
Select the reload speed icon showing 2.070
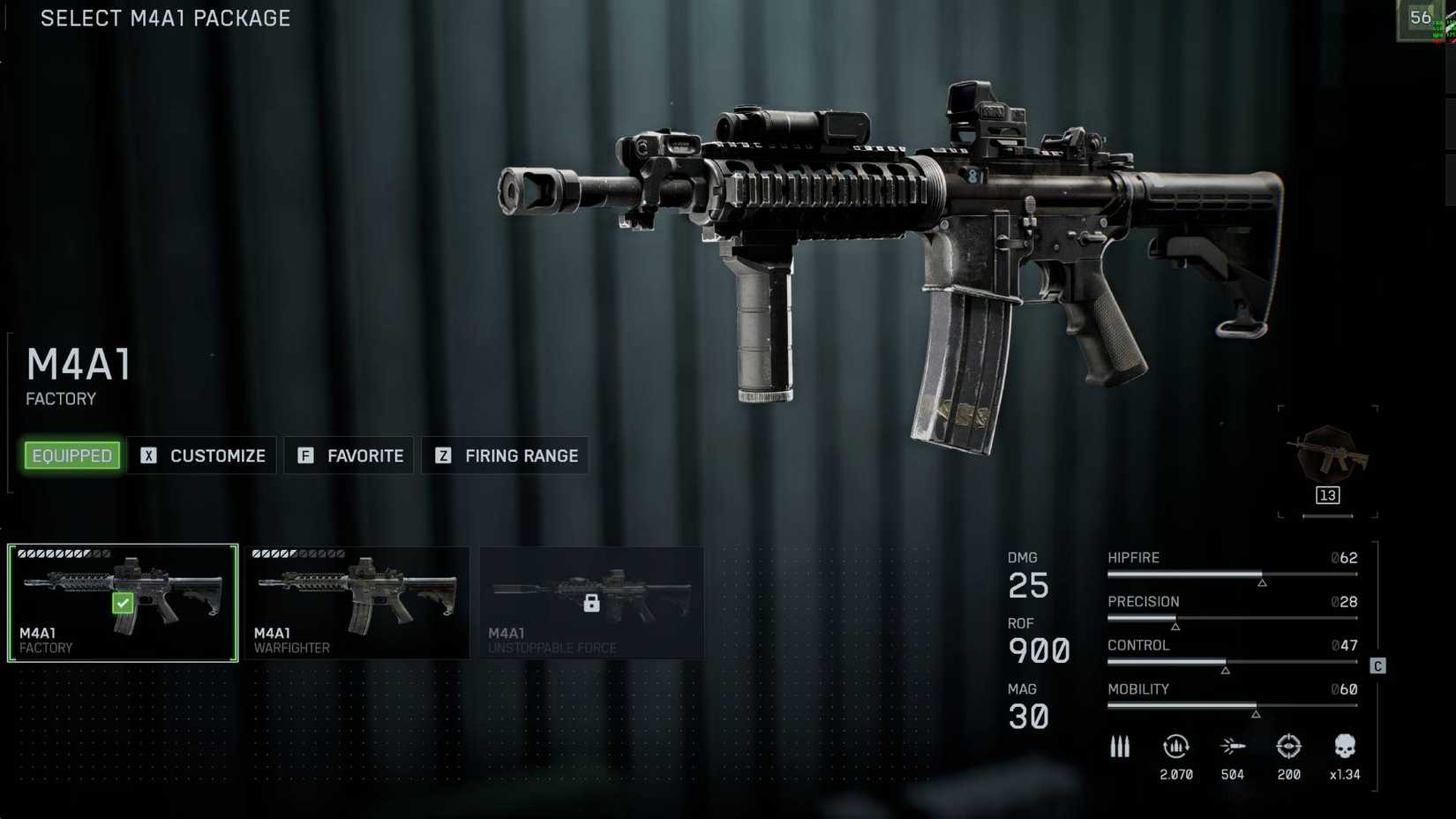[1175, 746]
